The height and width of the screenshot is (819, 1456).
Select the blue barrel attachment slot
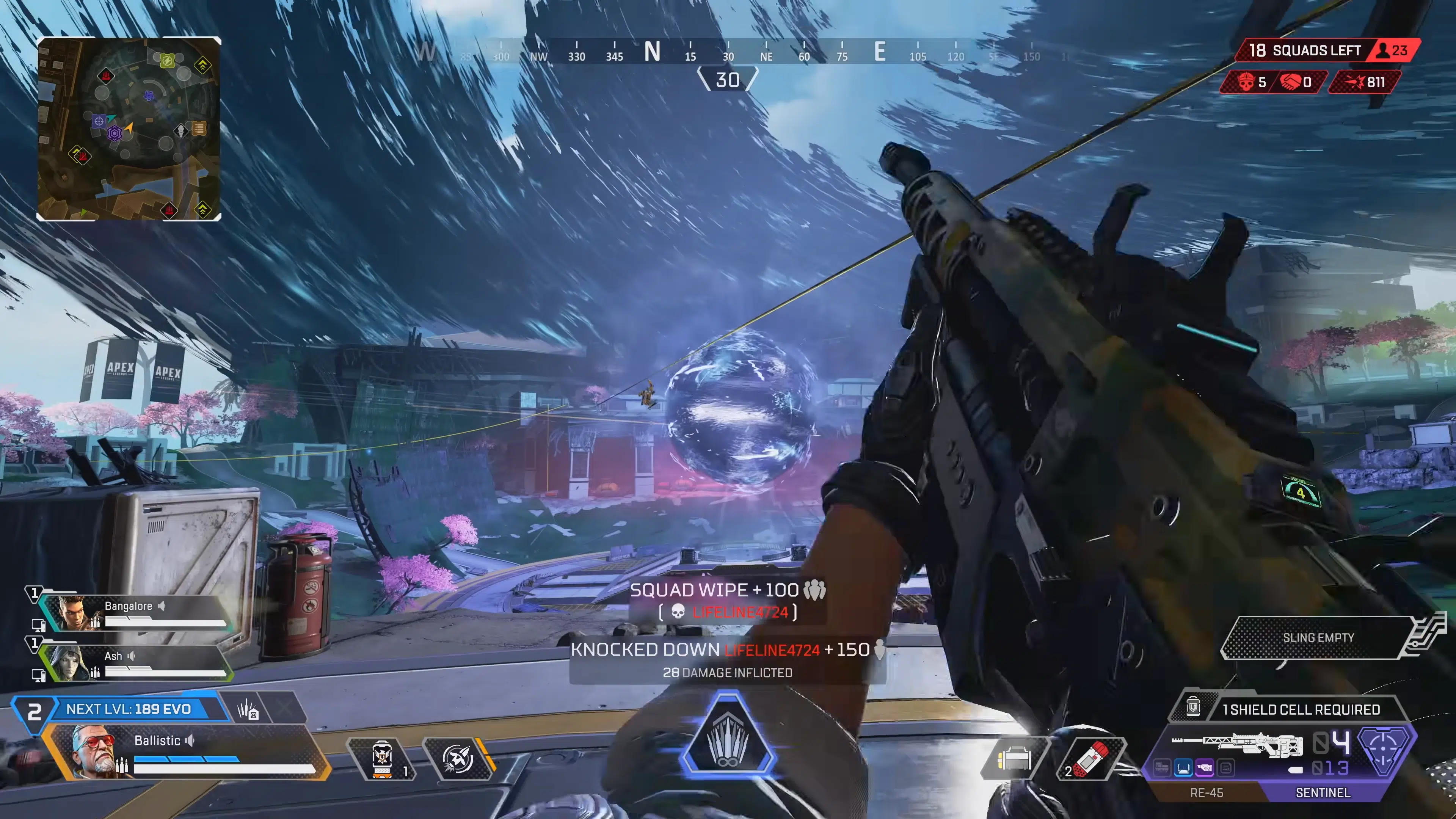1183,767
